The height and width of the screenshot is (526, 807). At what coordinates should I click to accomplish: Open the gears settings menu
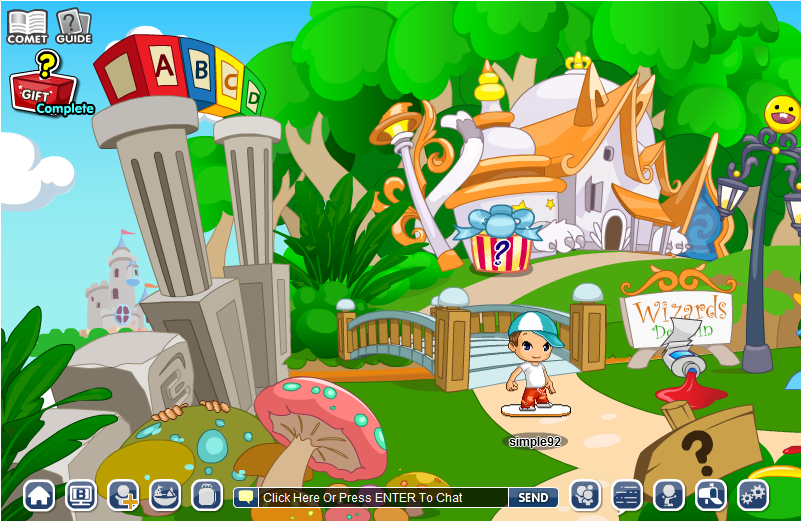pos(753,494)
